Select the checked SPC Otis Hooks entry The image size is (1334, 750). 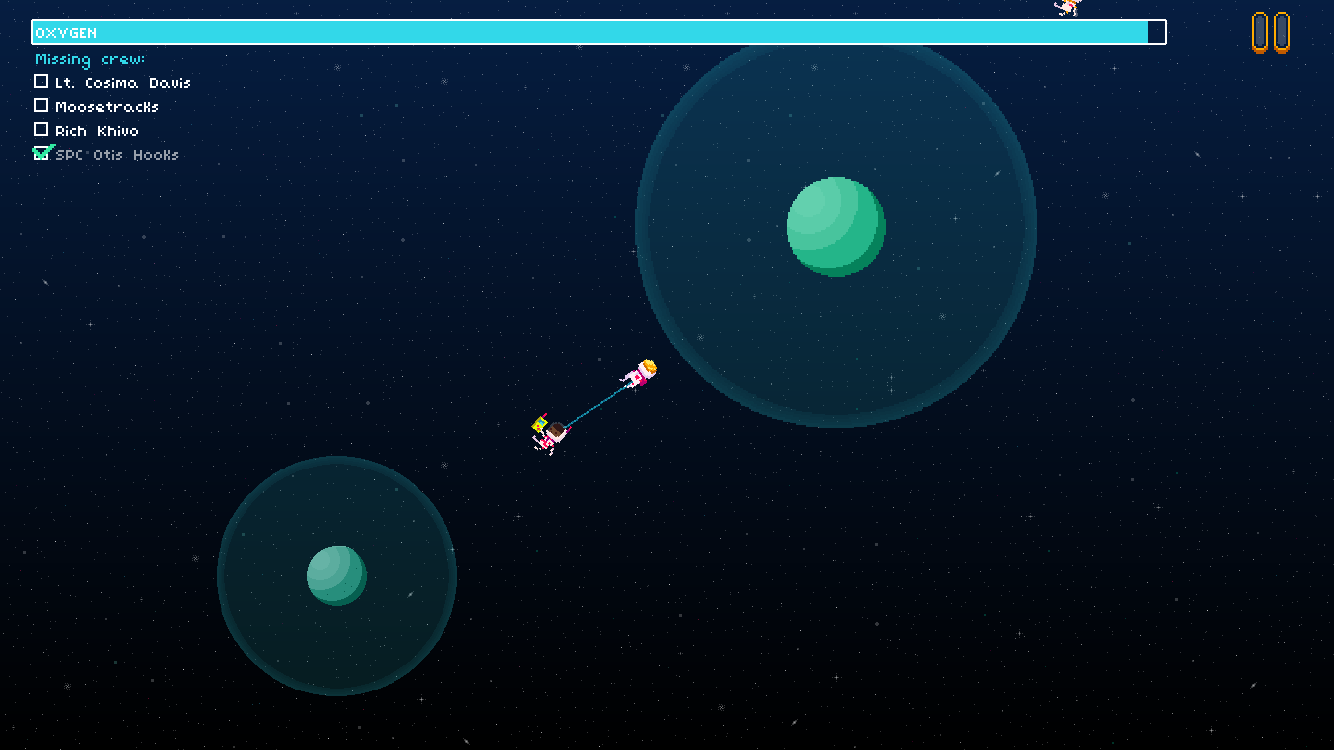pos(106,155)
